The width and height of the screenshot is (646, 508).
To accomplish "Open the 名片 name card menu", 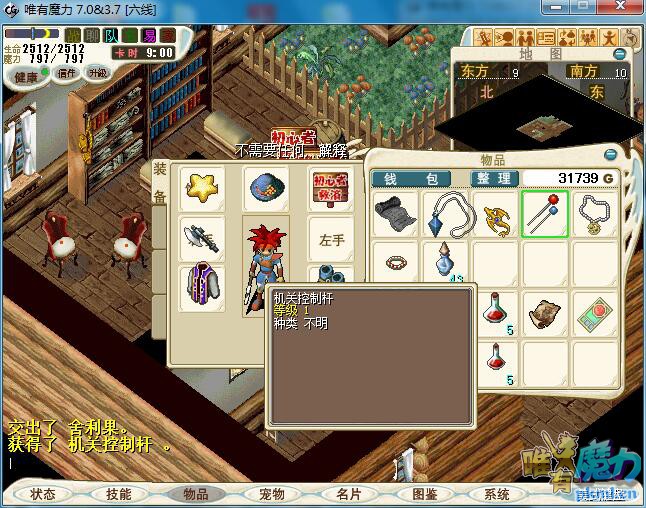I will click(347, 494).
